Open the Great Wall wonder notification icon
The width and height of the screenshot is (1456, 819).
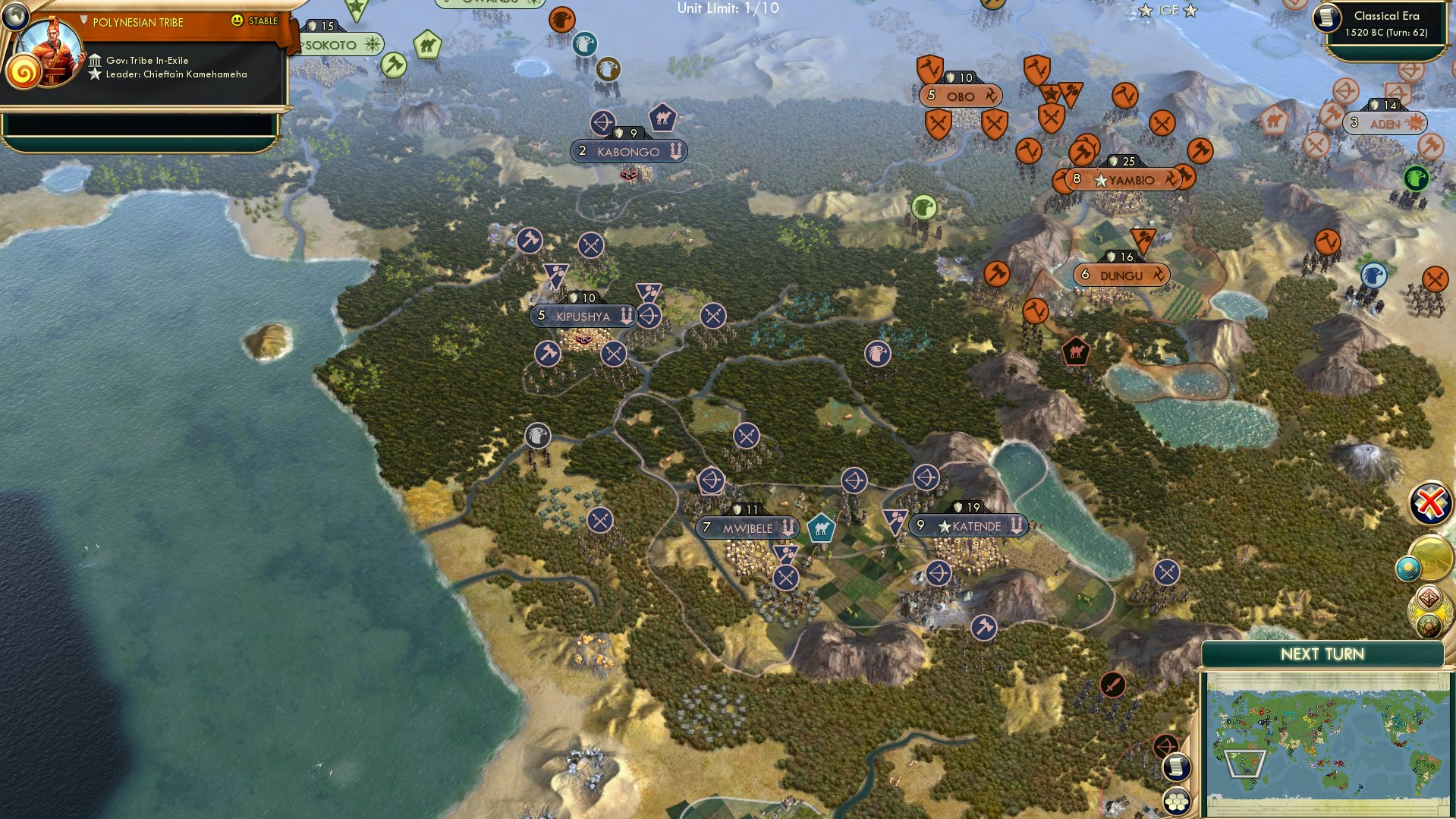tap(1432, 556)
